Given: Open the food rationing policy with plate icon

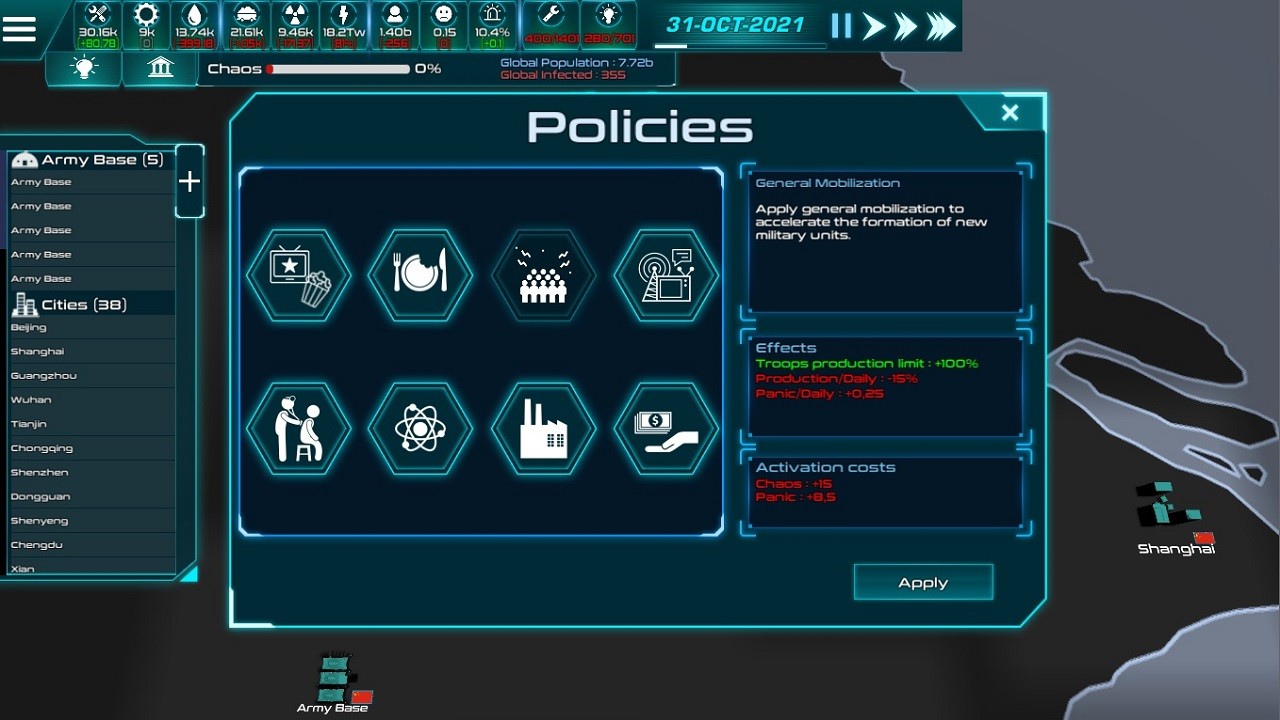Looking at the screenshot, I should click(x=420, y=275).
